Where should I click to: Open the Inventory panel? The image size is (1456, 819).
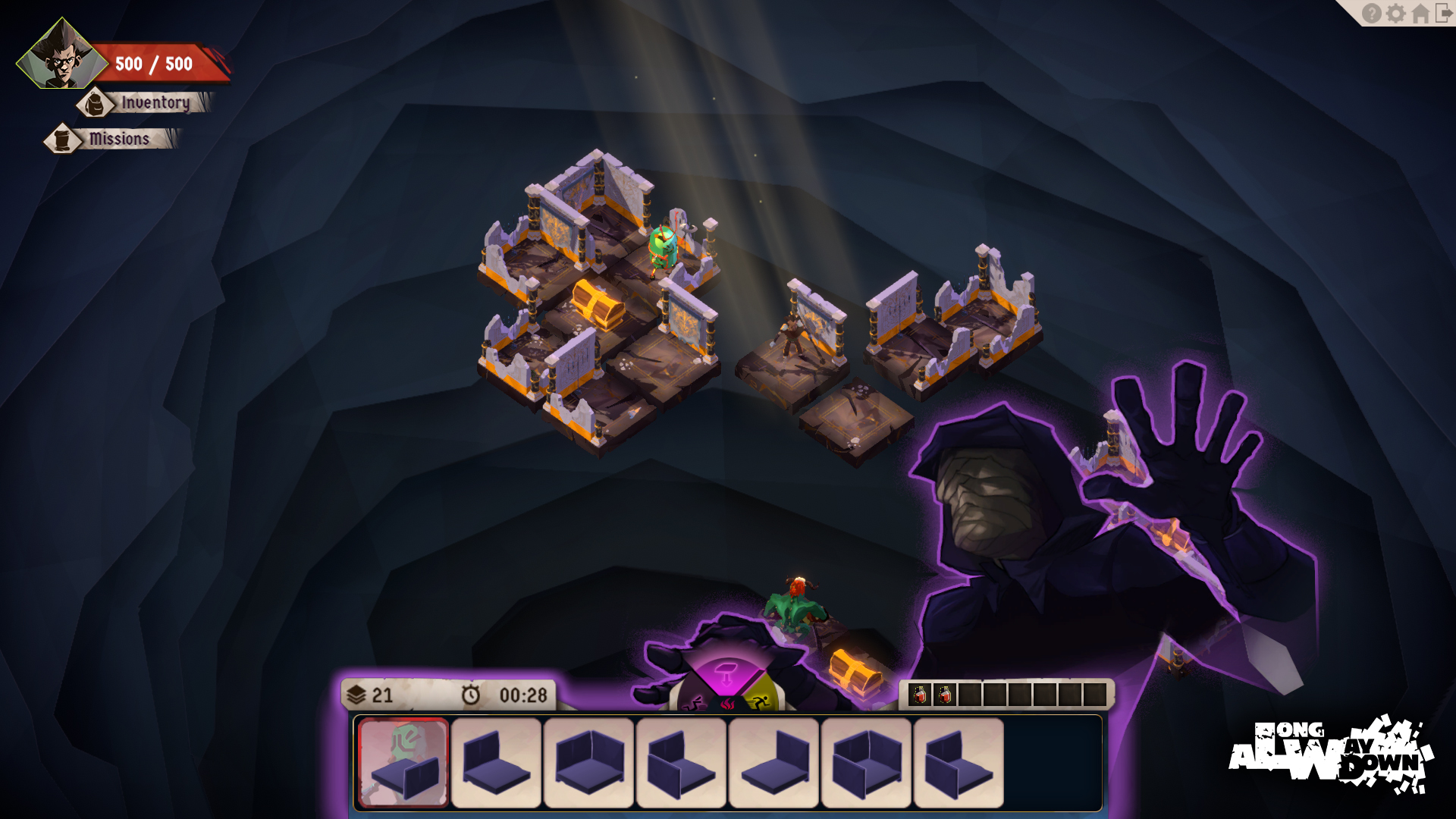[x=154, y=102]
